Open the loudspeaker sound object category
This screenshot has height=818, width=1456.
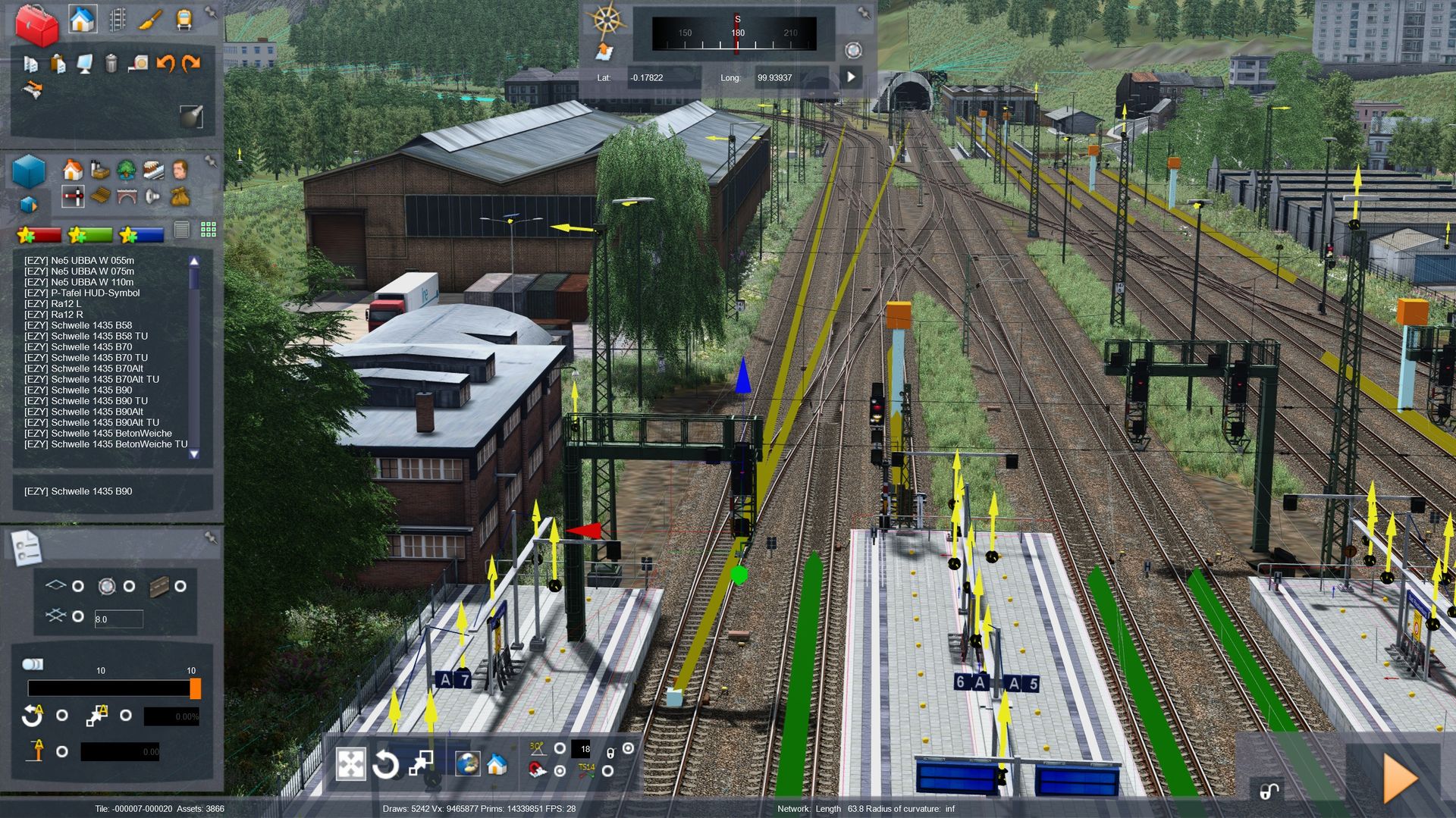152,196
